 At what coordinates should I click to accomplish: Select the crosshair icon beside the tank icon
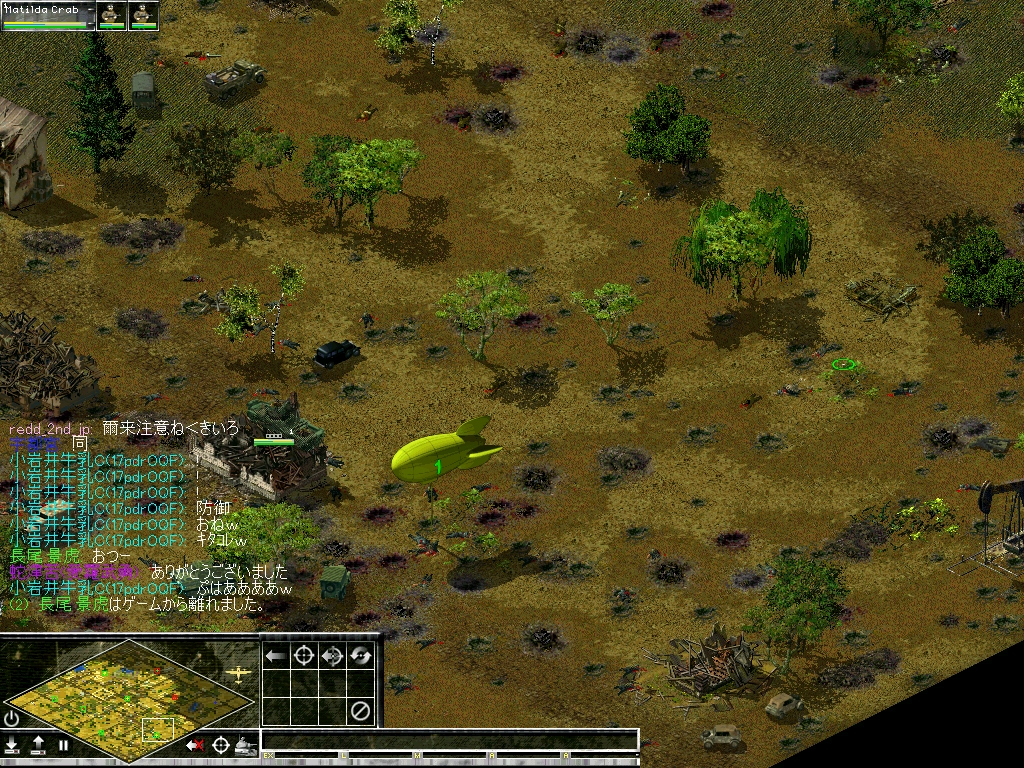(220, 745)
